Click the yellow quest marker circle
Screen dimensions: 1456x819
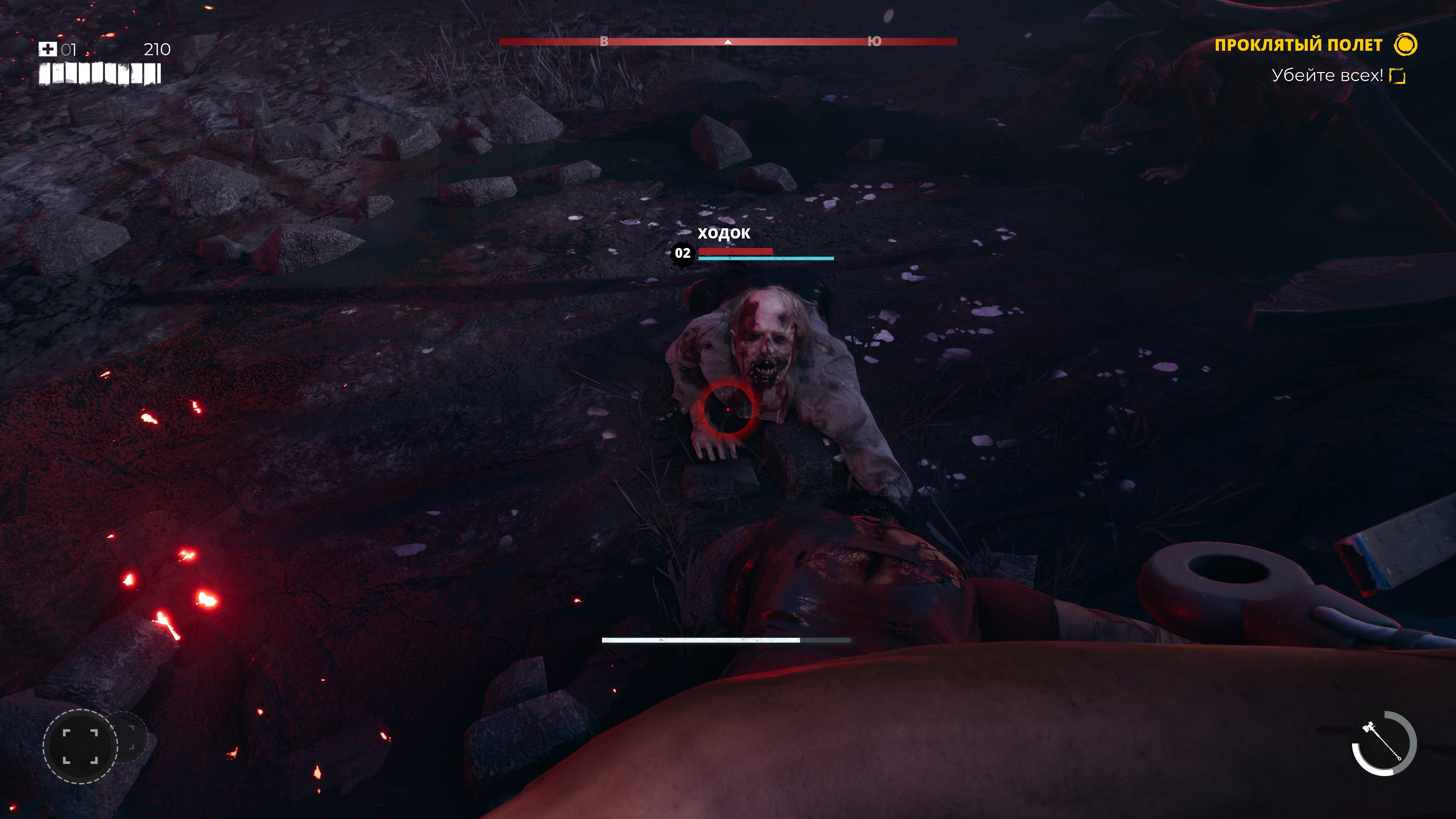coord(1405,45)
